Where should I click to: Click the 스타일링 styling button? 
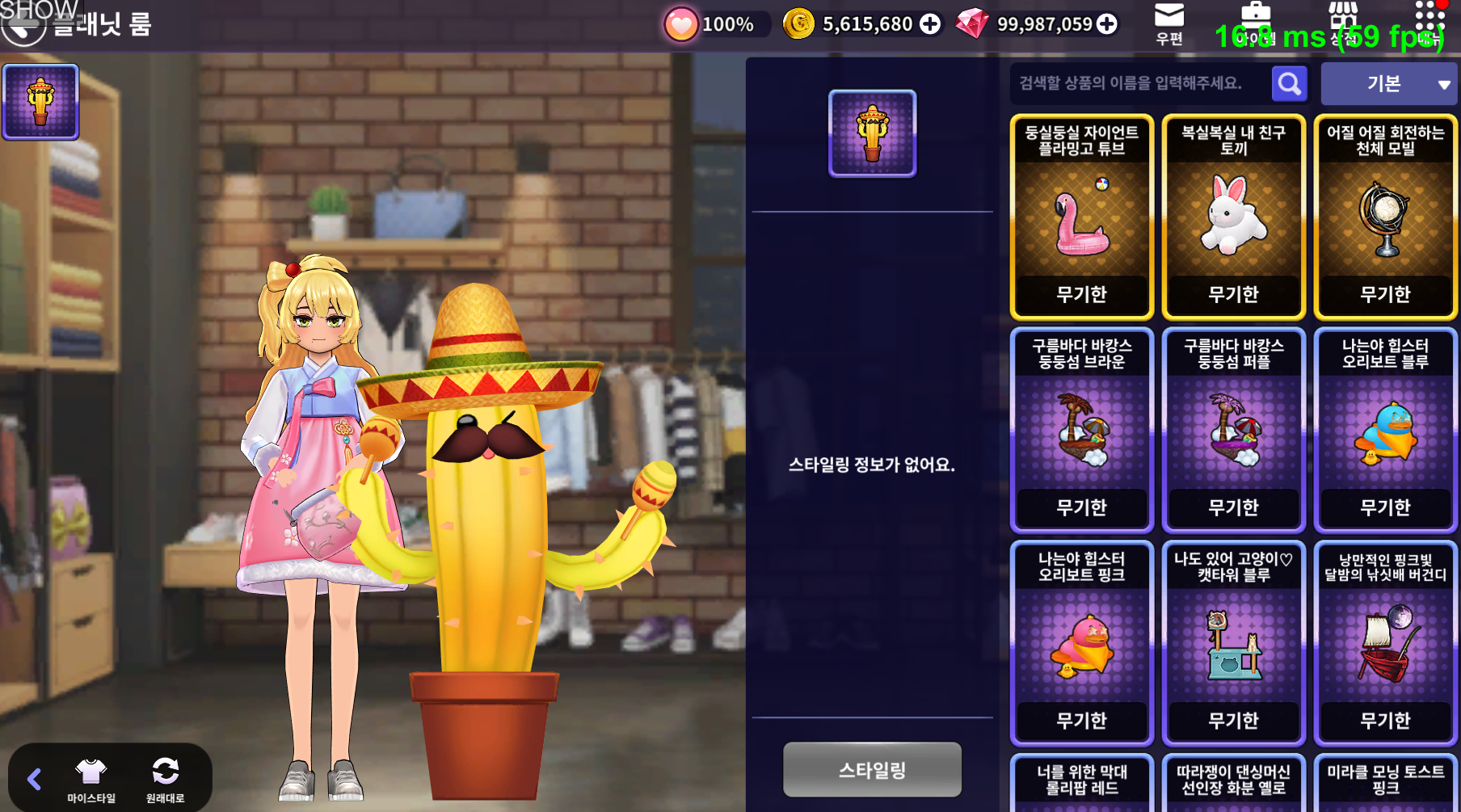872,770
